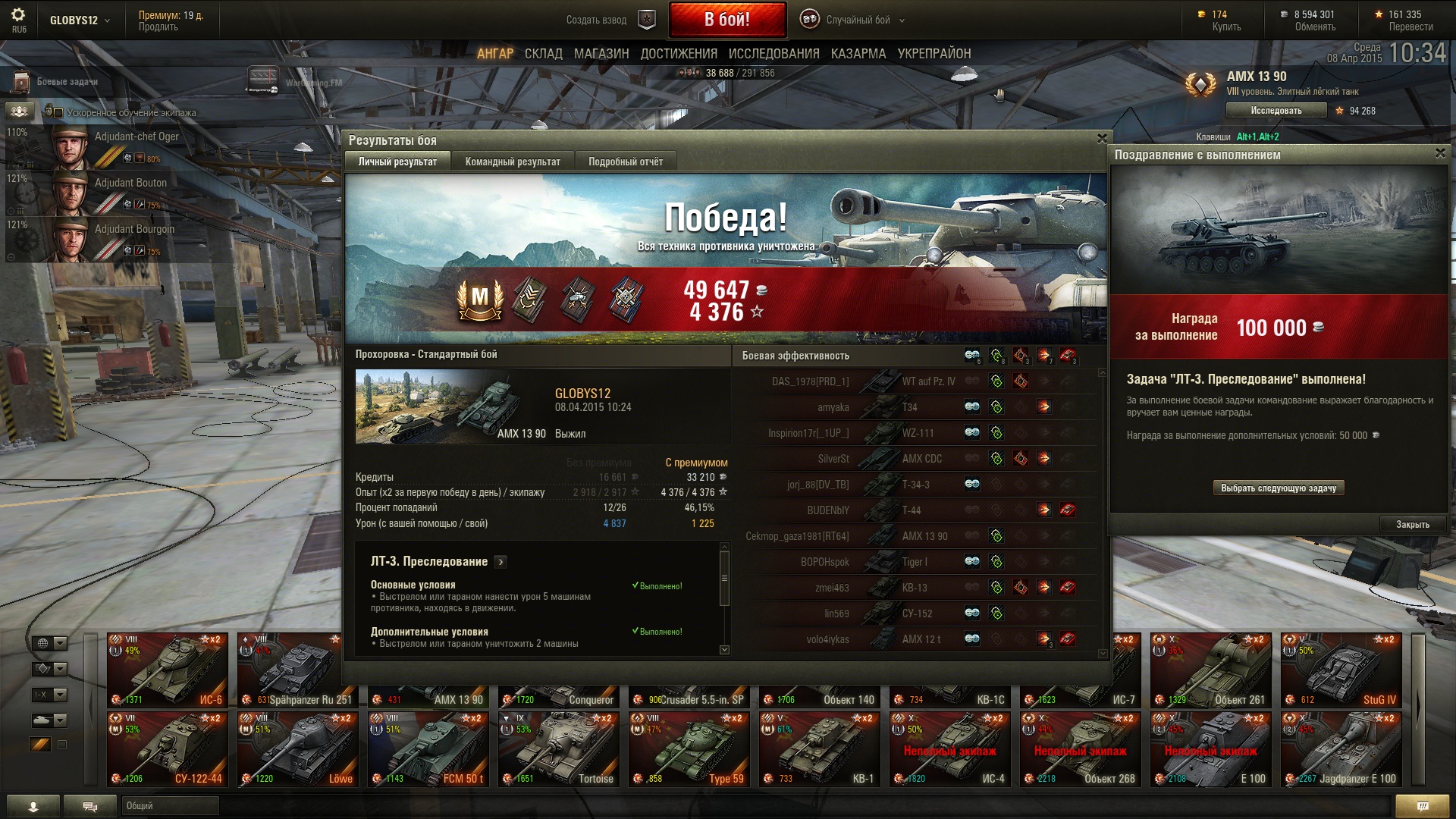Image resolution: width=1456 pixels, height=819 pixels.
Task: Click the Исследовать button for AMX 13 90
Action: [x=1276, y=111]
